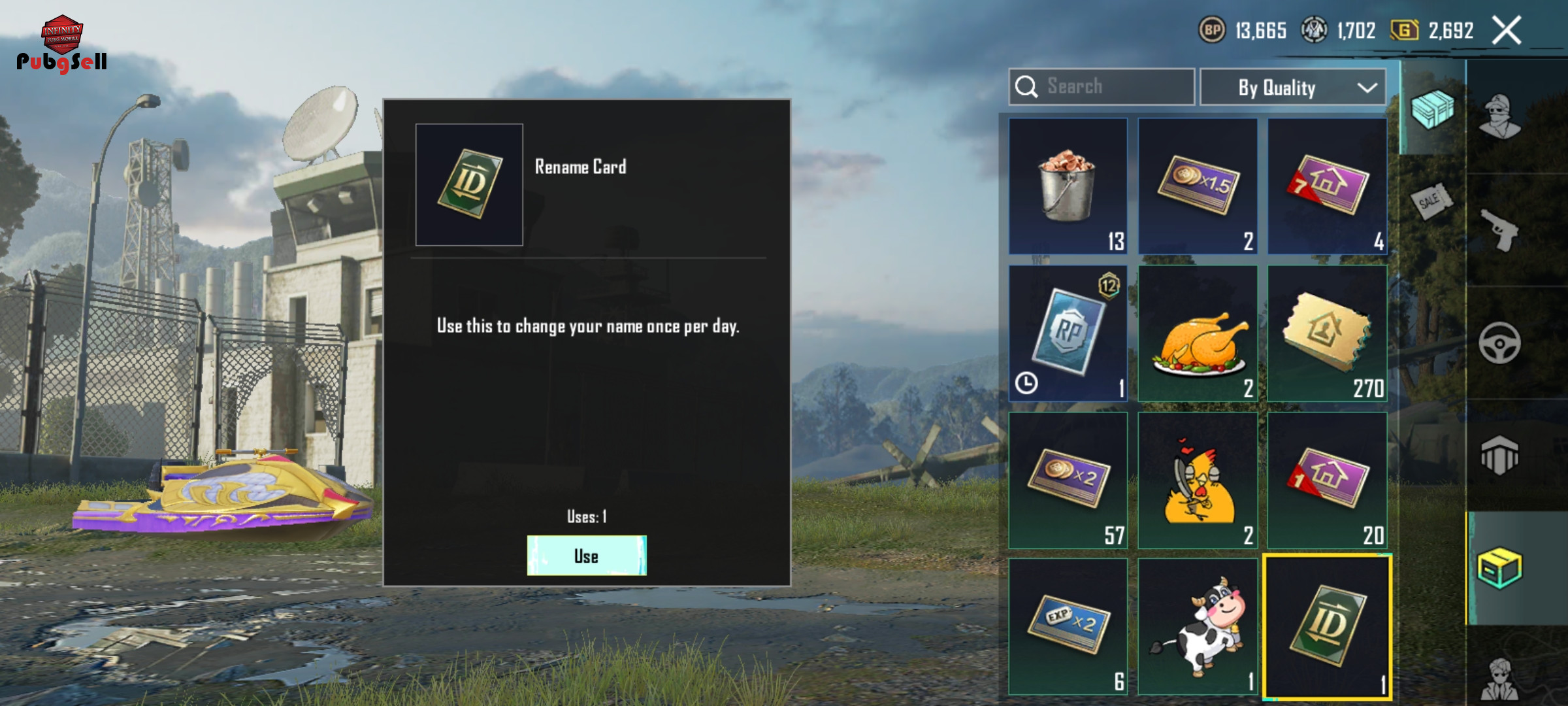Select the 1-day room card

point(1327,480)
